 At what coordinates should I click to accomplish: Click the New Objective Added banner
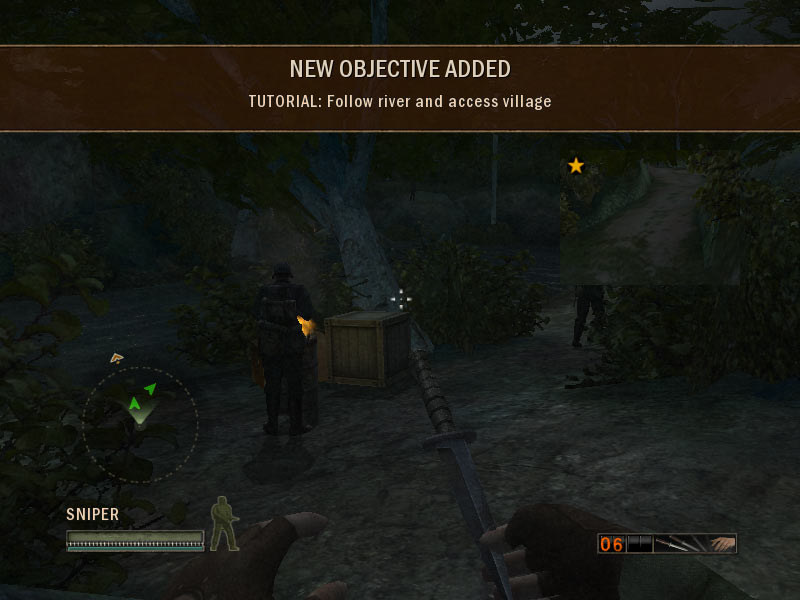coord(400,86)
